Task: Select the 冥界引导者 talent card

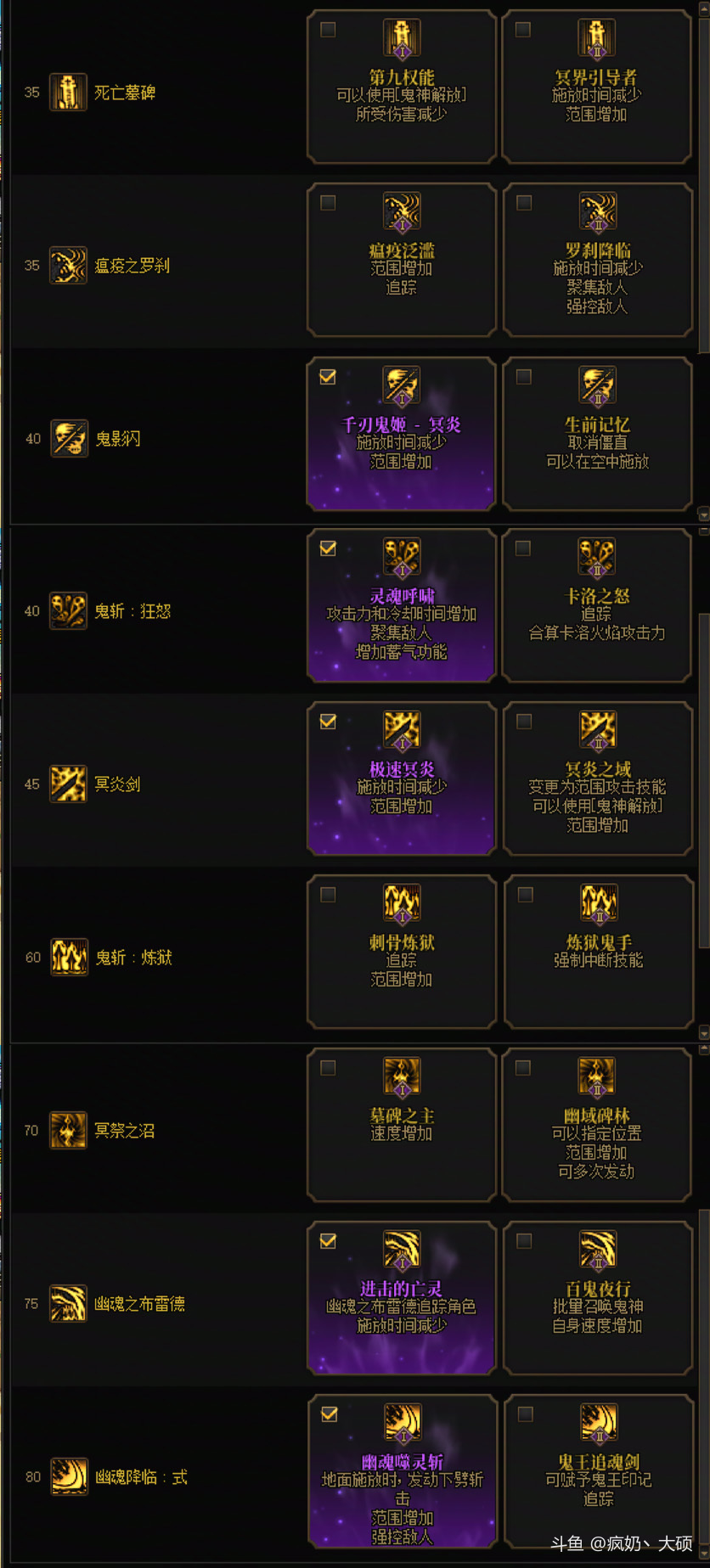Action: click(596, 87)
